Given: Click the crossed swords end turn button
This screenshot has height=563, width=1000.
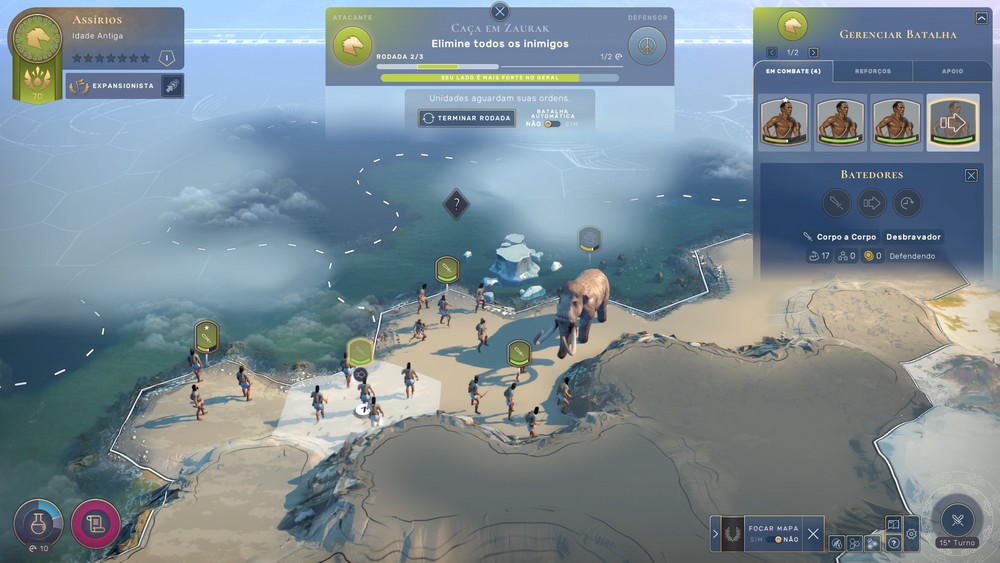Looking at the screenshot, I should click(957, 518).
